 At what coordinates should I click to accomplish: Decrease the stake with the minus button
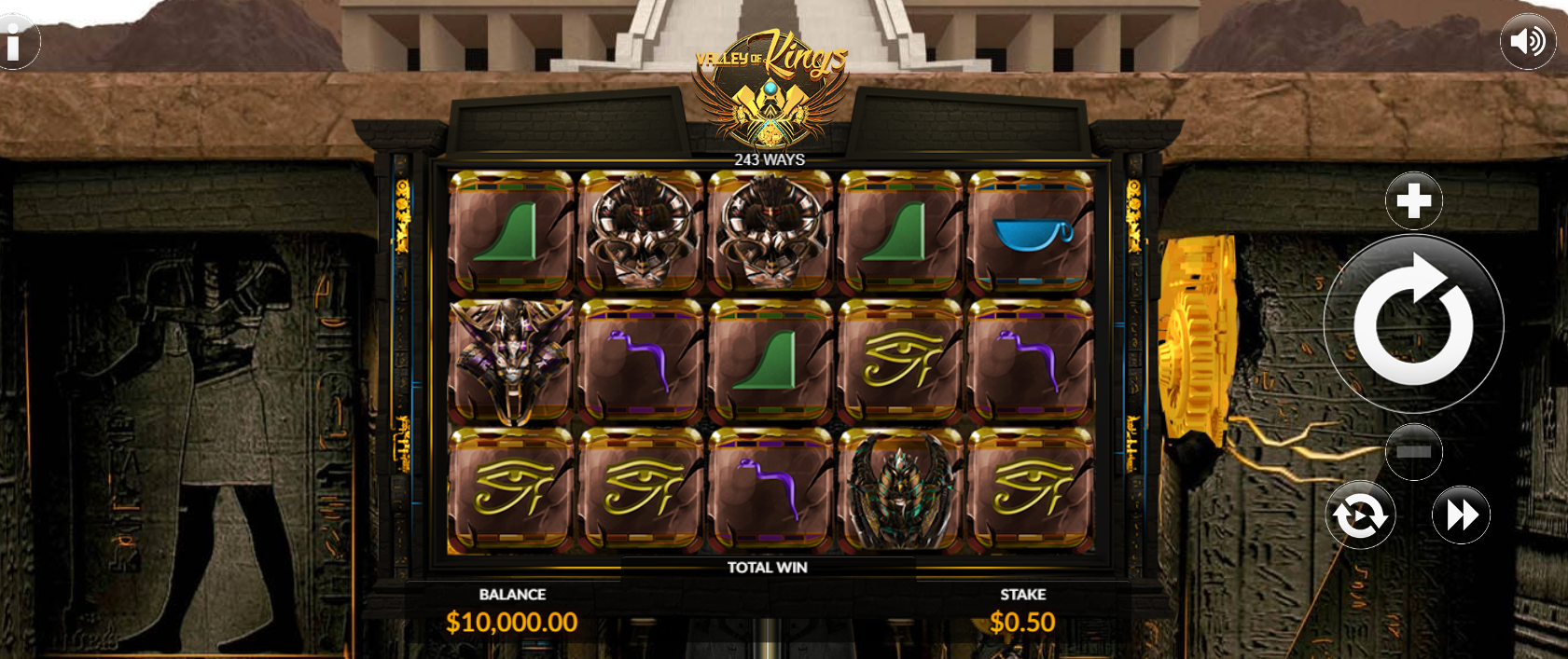[x=1413, y=451]
